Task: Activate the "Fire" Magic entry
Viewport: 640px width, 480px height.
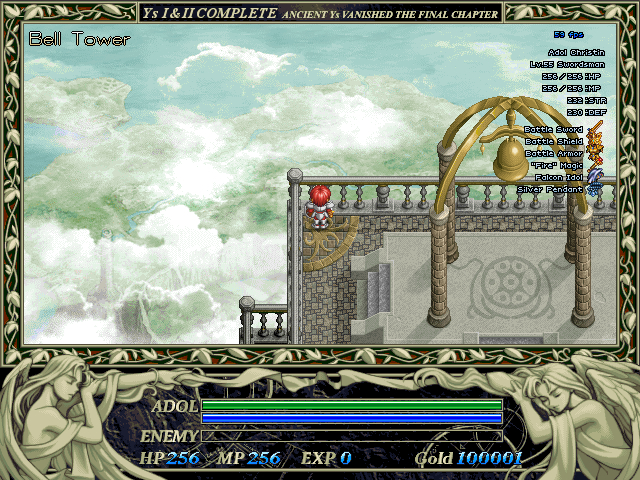Action: 556,166
